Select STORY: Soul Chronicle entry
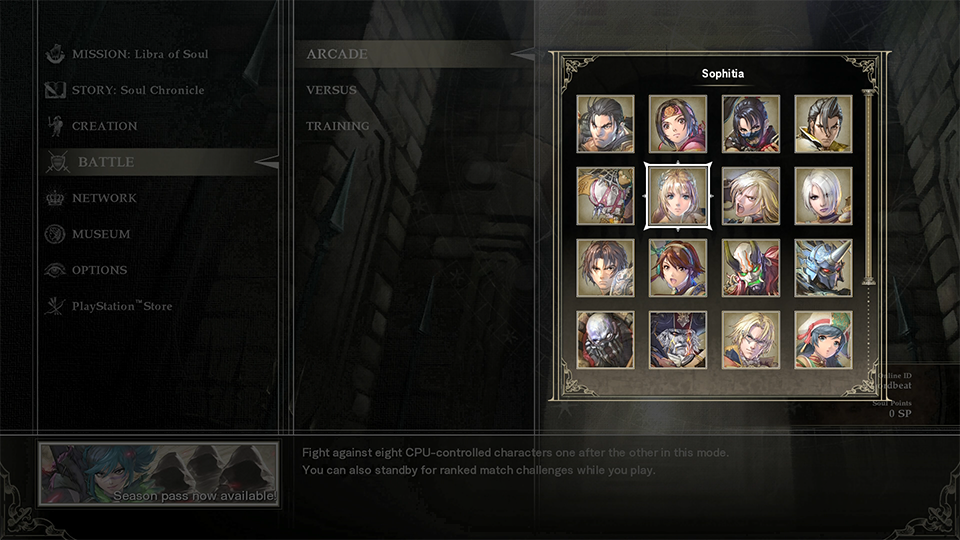This screenshot has width=960, height=540. click(137, 90)
